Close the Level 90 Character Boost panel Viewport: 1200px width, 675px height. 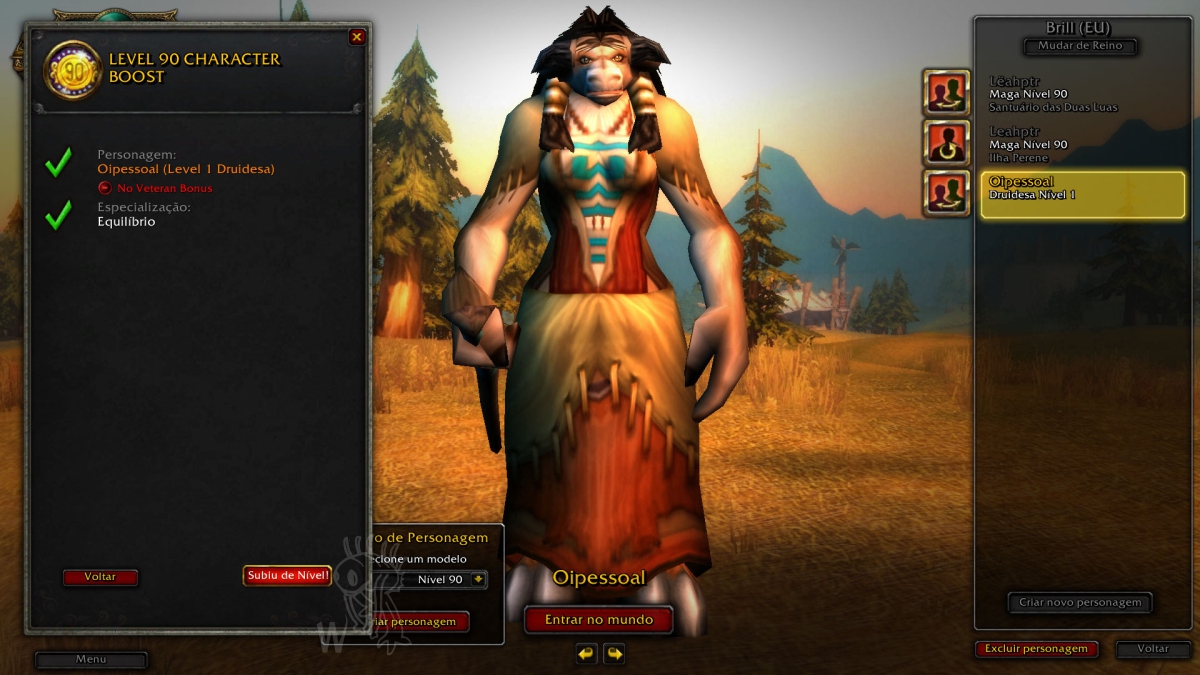tap(357, 37)
